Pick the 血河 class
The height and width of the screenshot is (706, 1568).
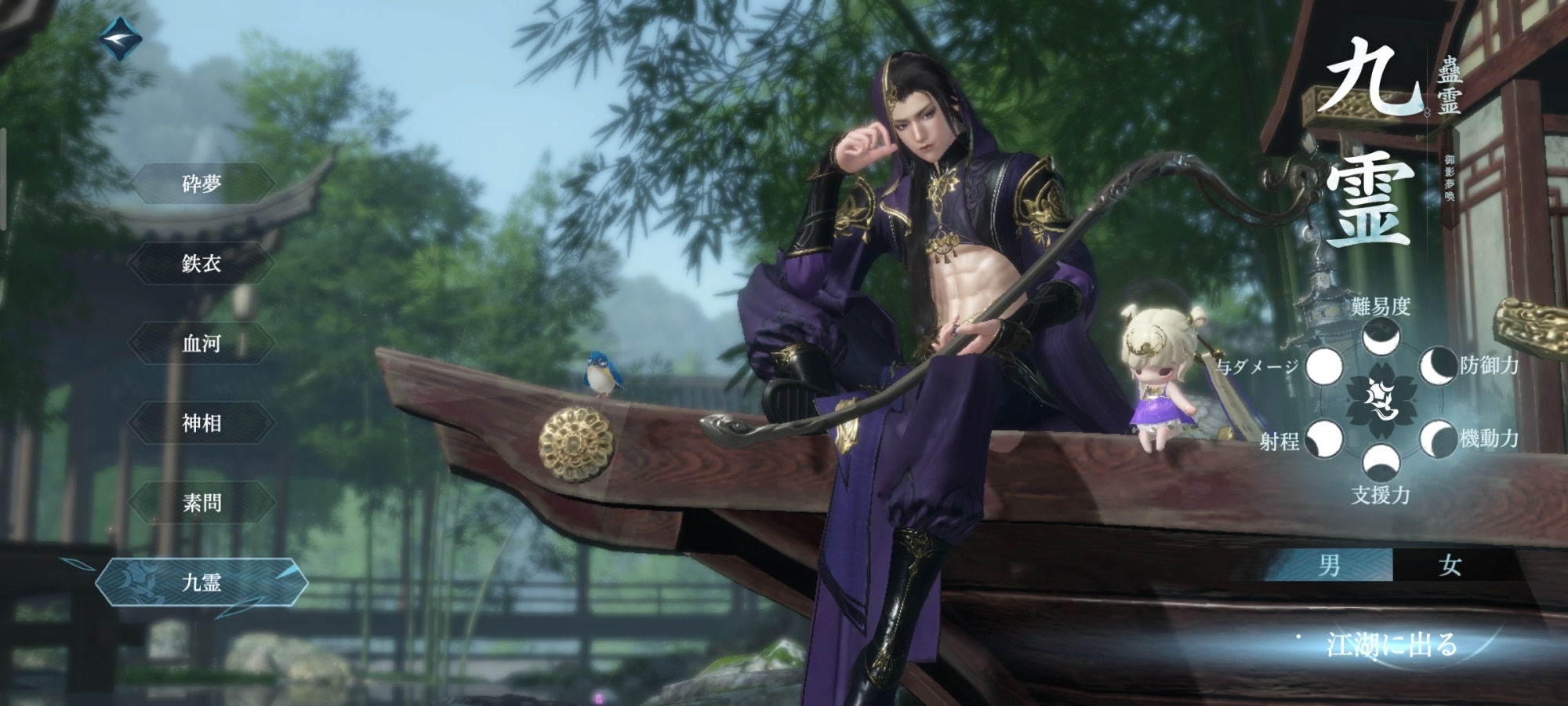click(201, 344)
